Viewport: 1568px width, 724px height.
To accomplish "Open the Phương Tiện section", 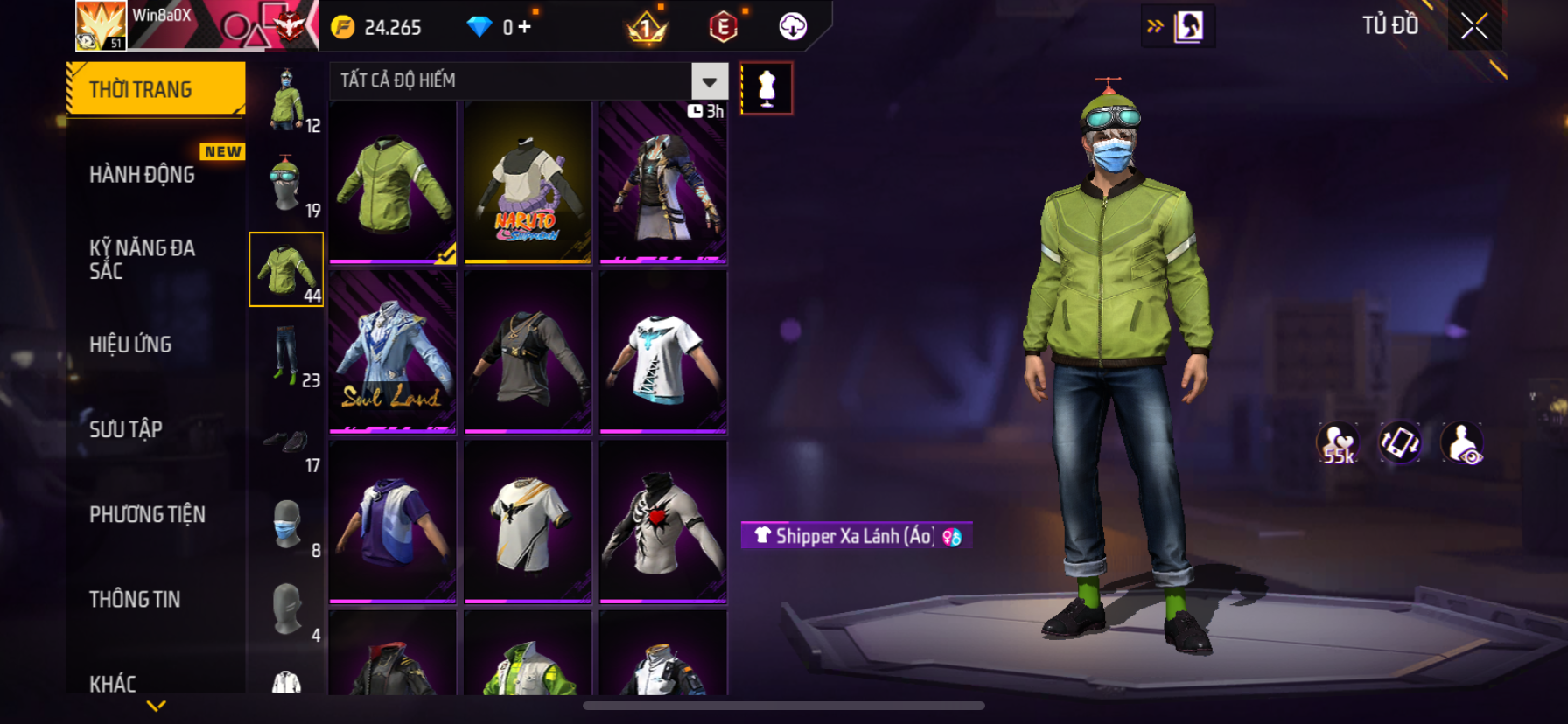I will click(x=147, y=514).
